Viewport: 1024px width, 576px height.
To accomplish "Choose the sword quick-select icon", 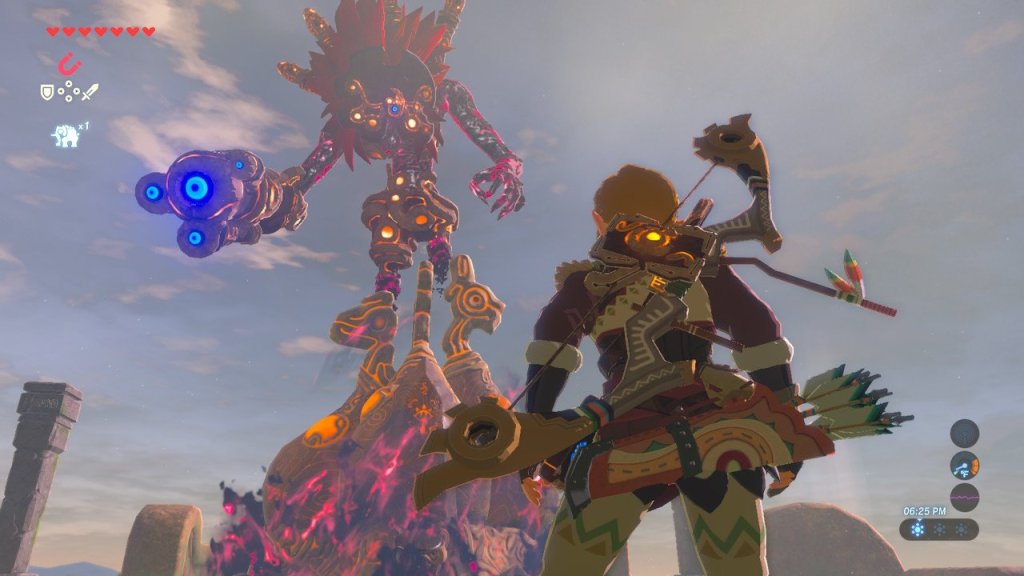I will tap(90, 92).
